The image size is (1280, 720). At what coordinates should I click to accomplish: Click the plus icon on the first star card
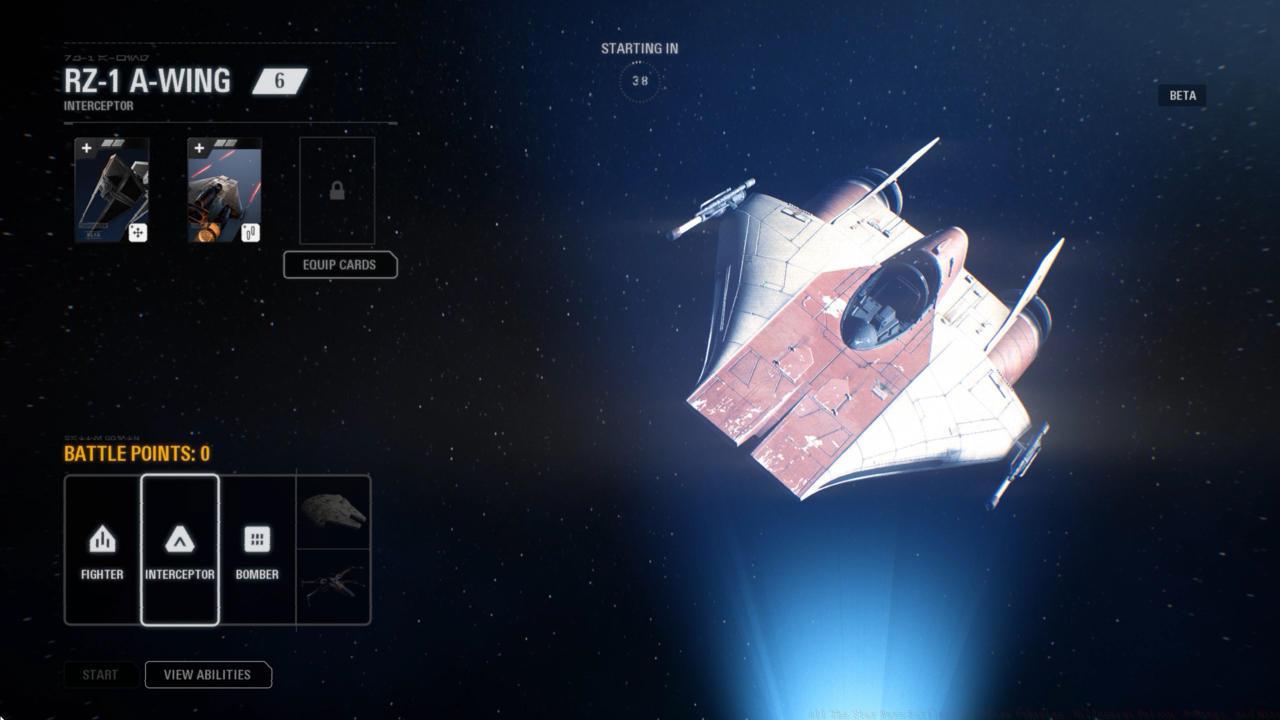click(87, 147)
